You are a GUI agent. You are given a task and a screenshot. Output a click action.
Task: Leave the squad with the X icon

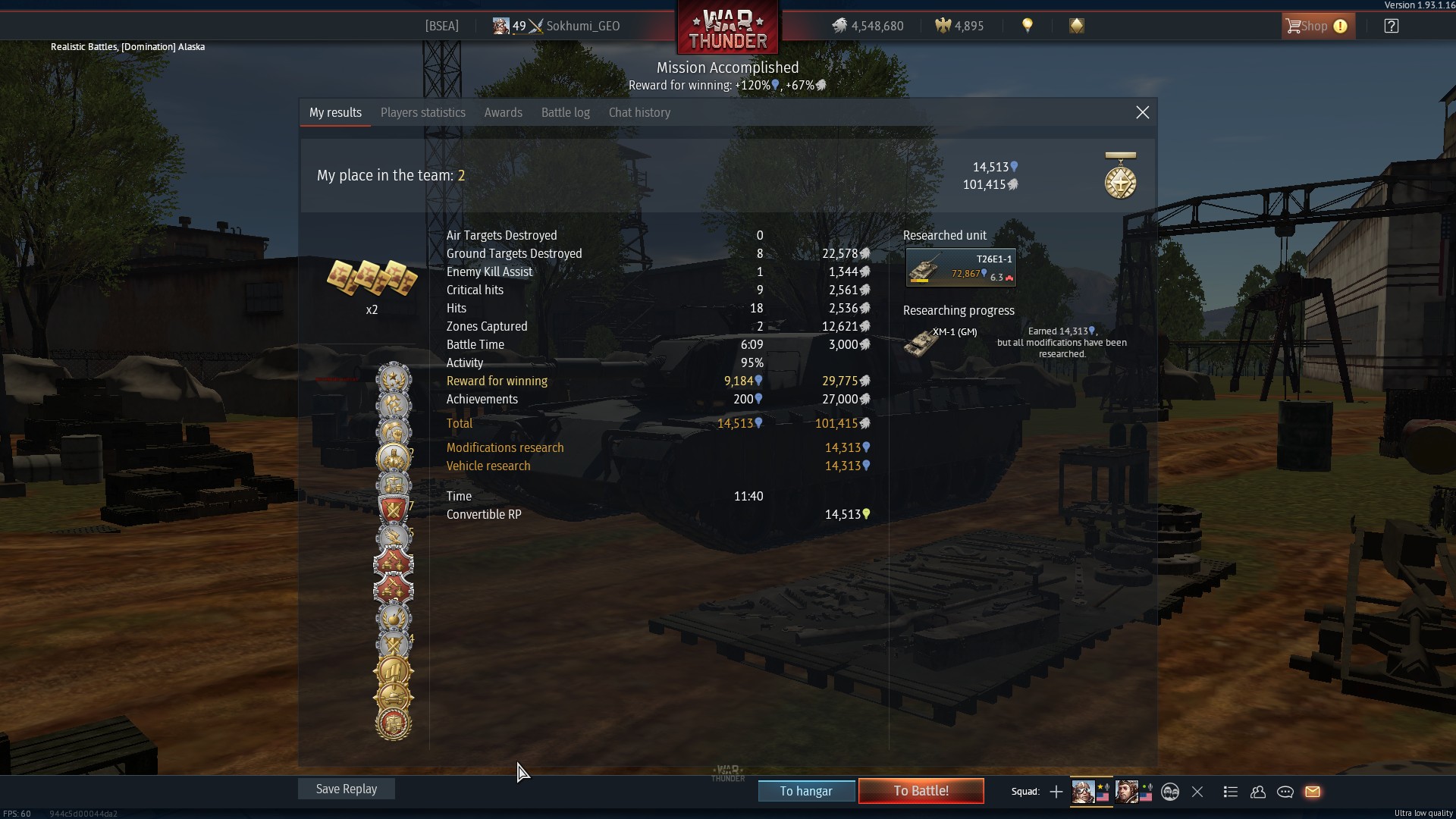click(1197, 792)
